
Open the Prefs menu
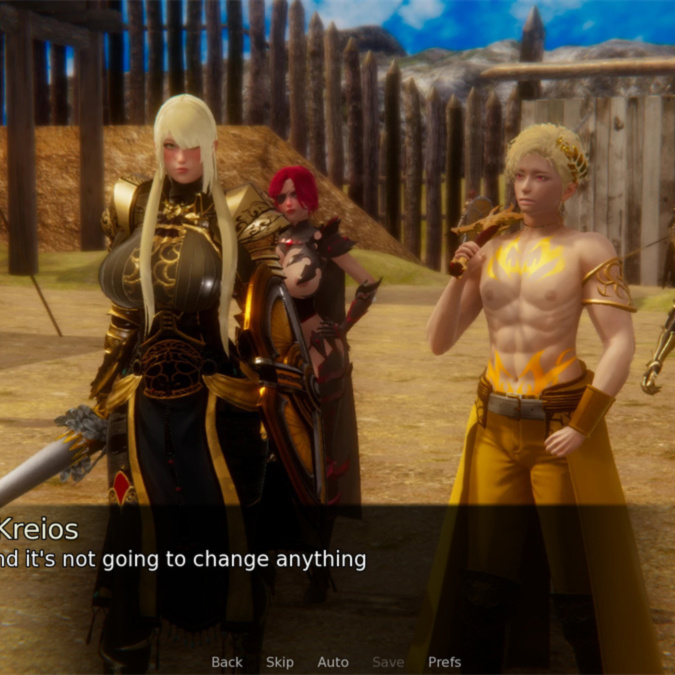445,662
